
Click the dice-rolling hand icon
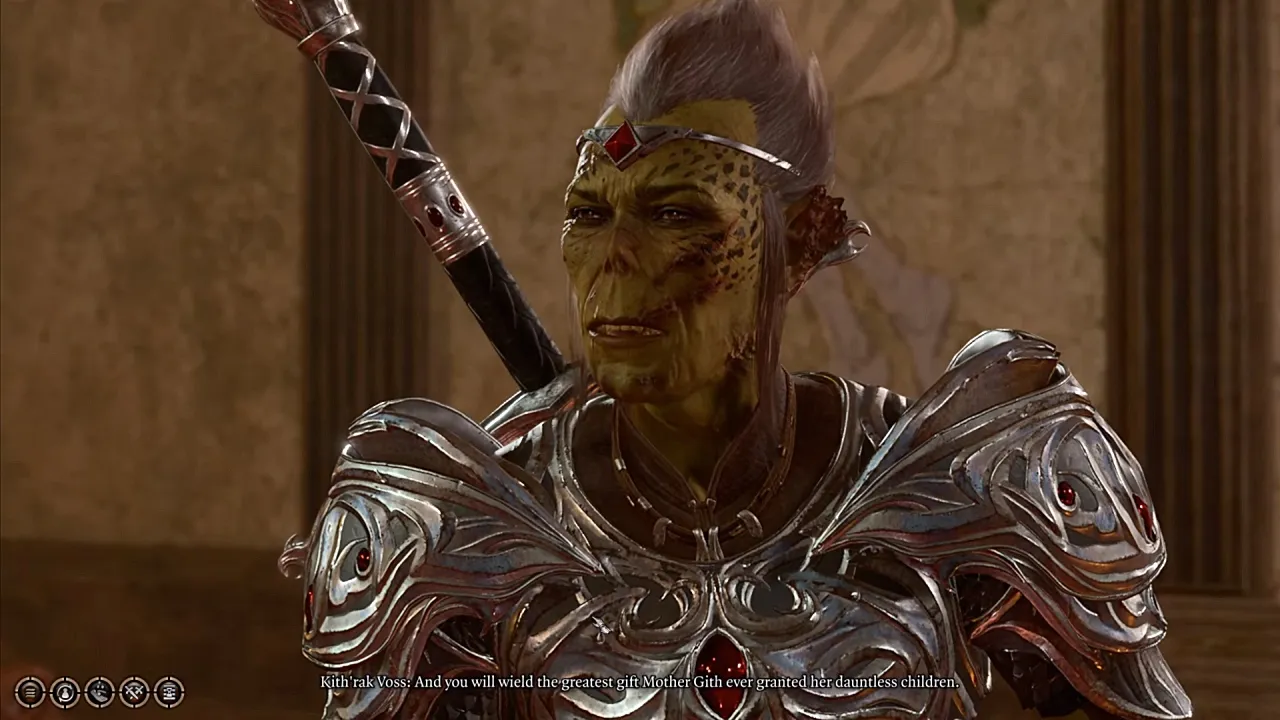98,692
